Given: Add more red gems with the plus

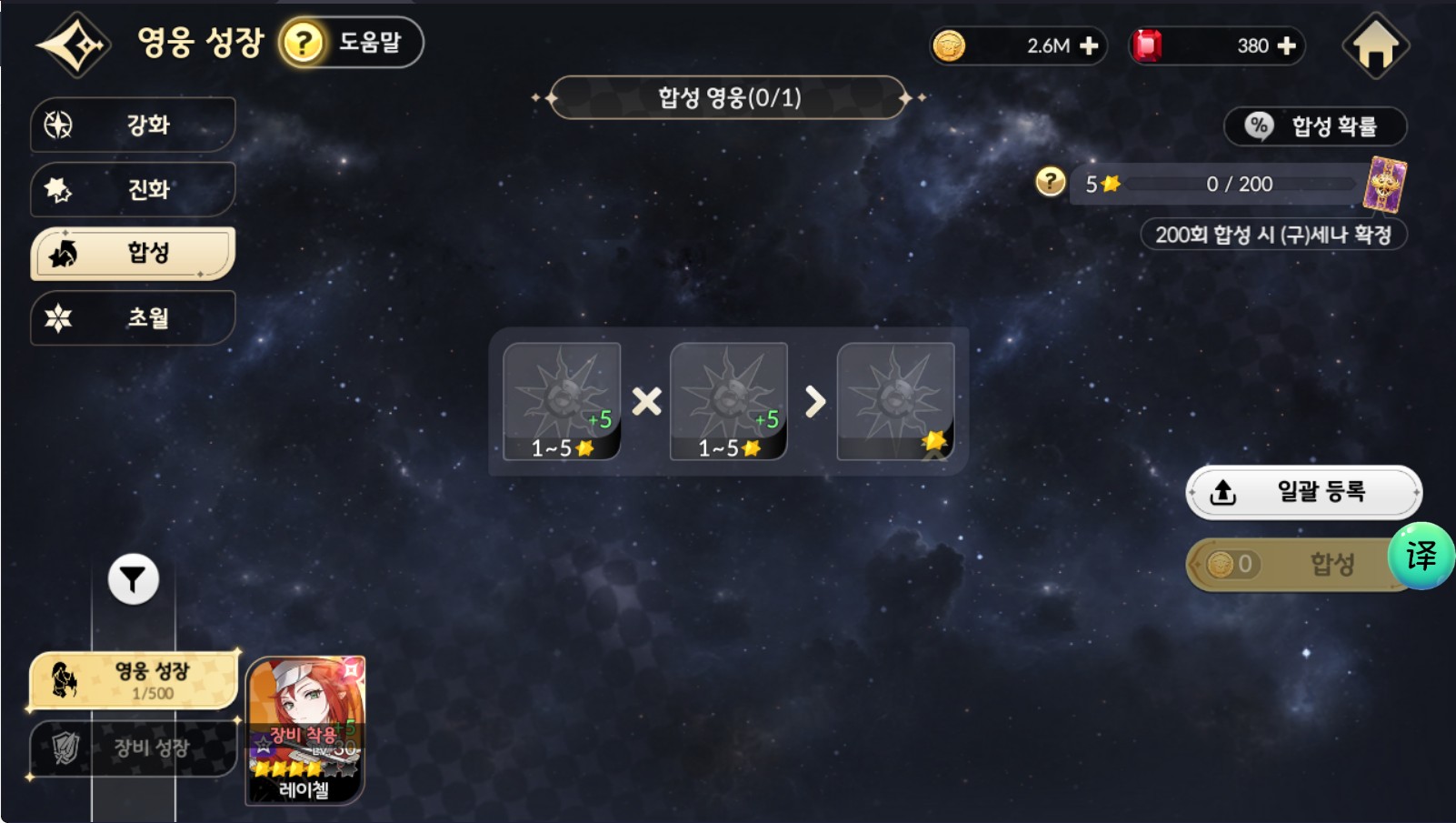Looking at the screenshot, I should click(1287, 46).
